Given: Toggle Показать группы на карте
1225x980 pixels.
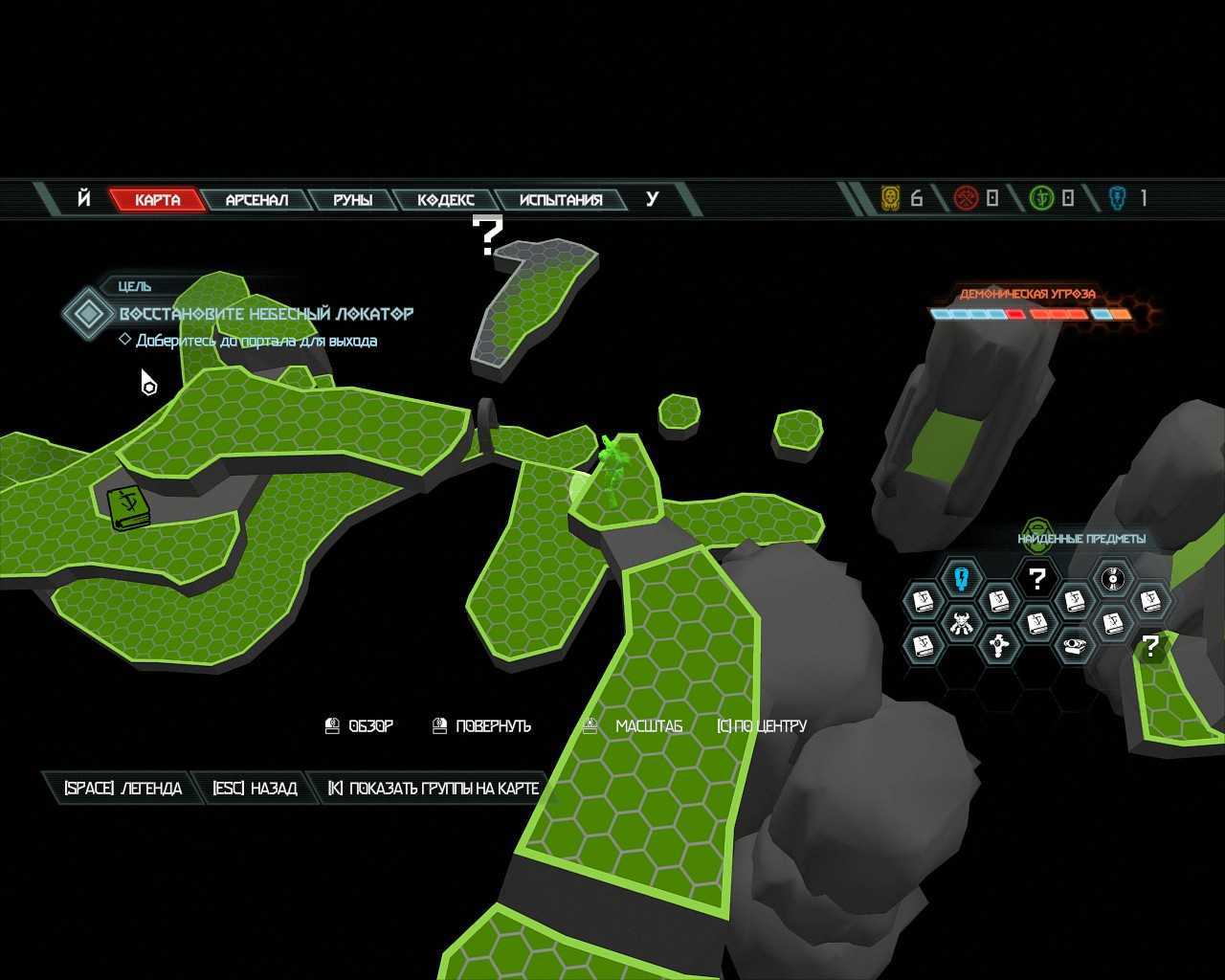Looking at the screenshot, I should click(x=433, y=789).
